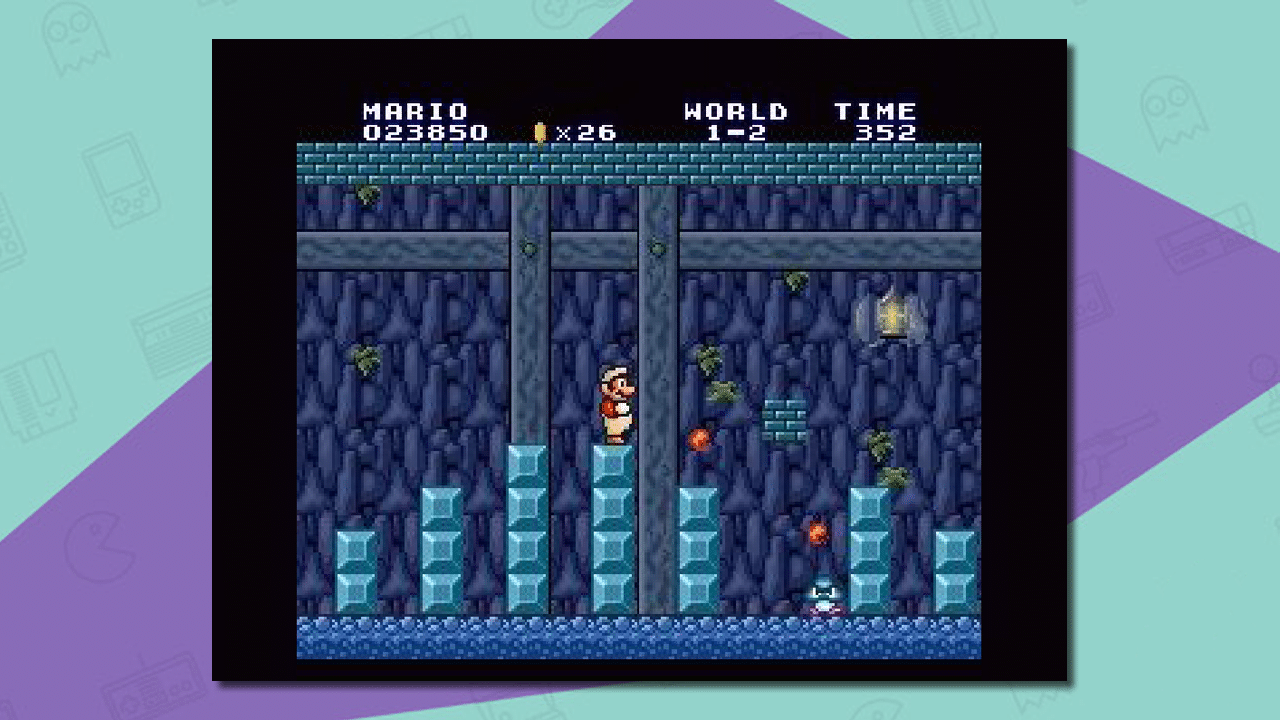Image resolution: width=1280 pixels, height=720 pixels.
Task: Select the upper fireball beside Mario
Action: pos(698,438)
